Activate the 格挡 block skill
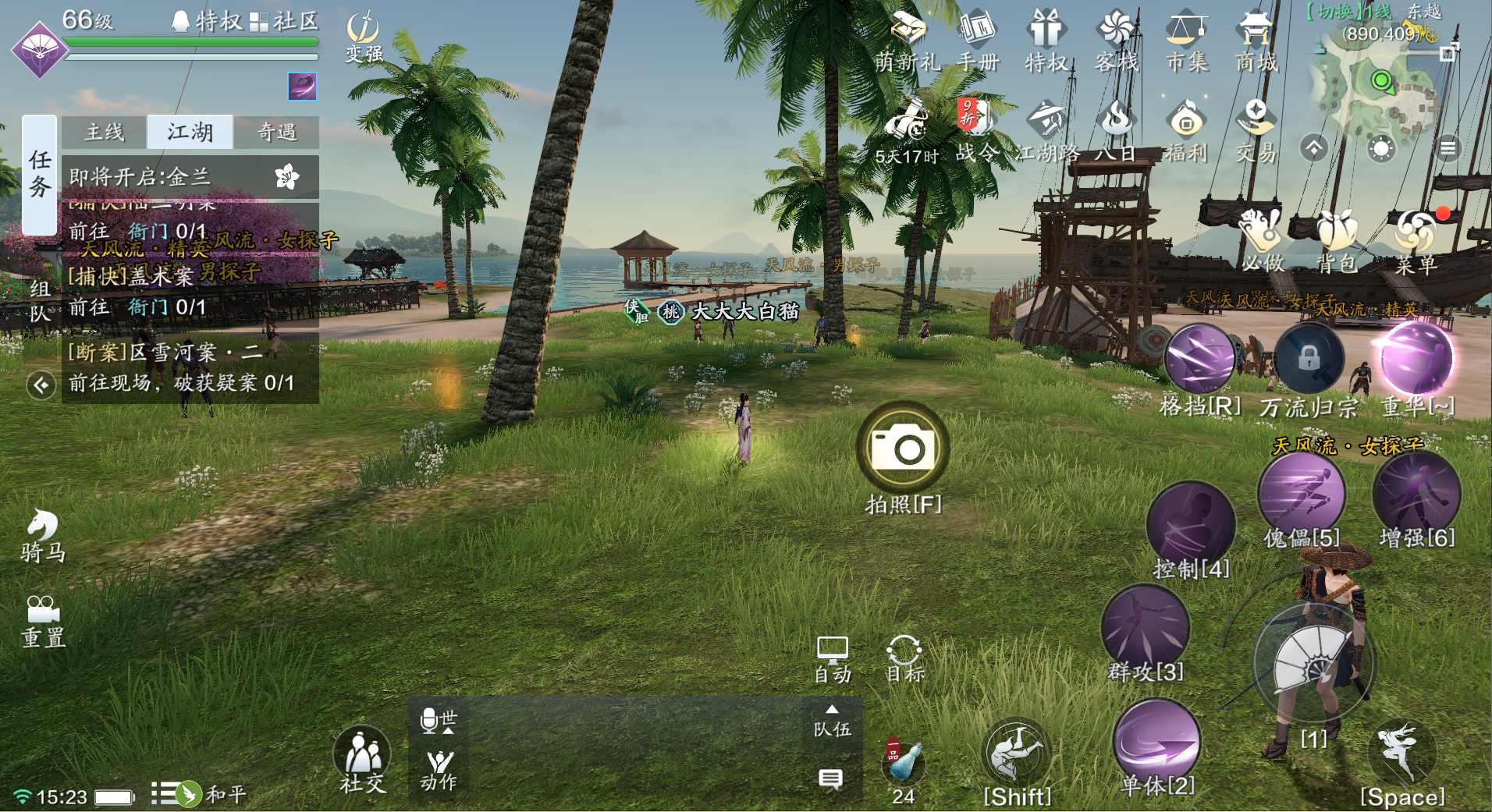Screen dimensions: 1492x812 pos(1199,360)
